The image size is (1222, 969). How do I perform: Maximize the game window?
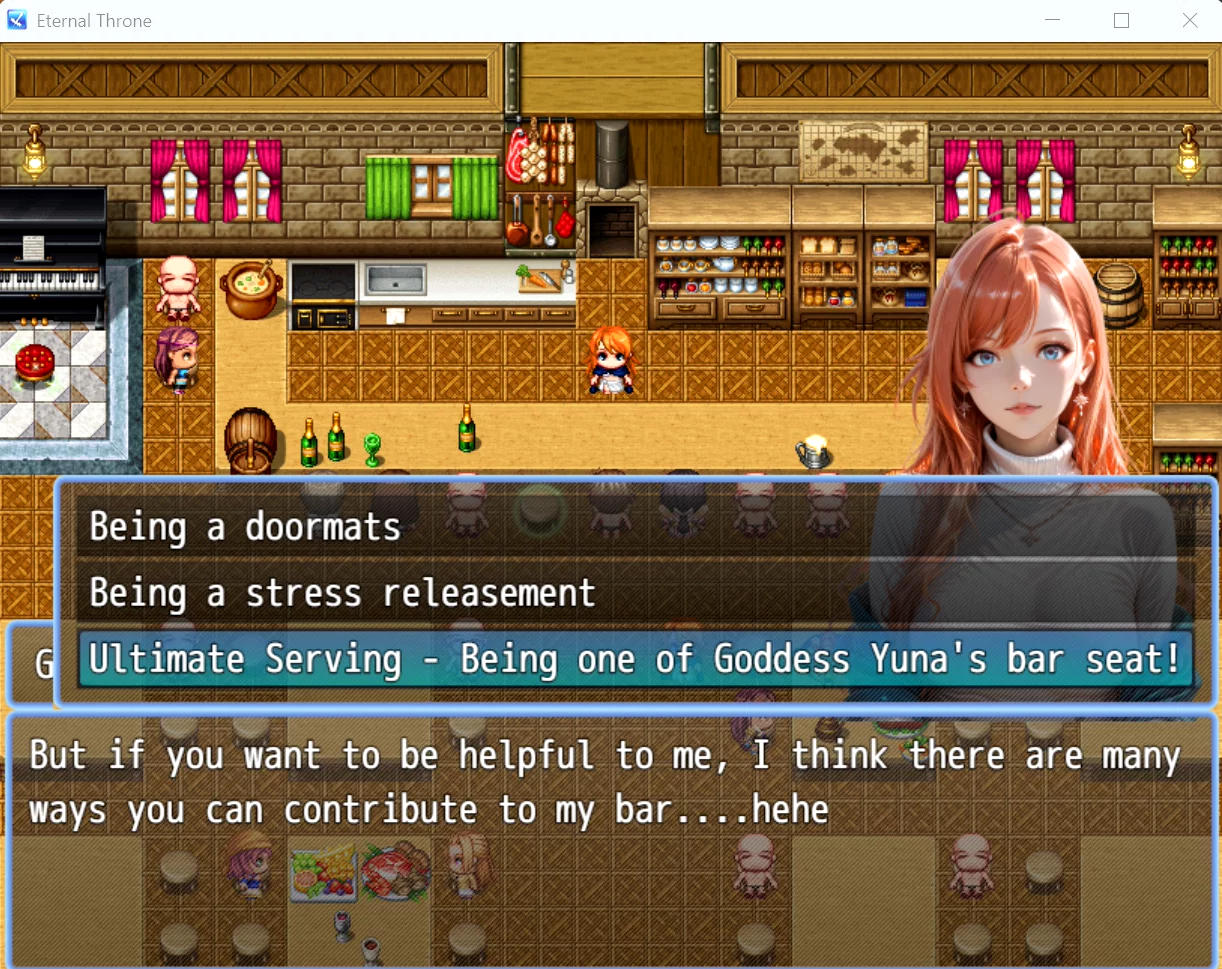click(x=1121, y=20)
